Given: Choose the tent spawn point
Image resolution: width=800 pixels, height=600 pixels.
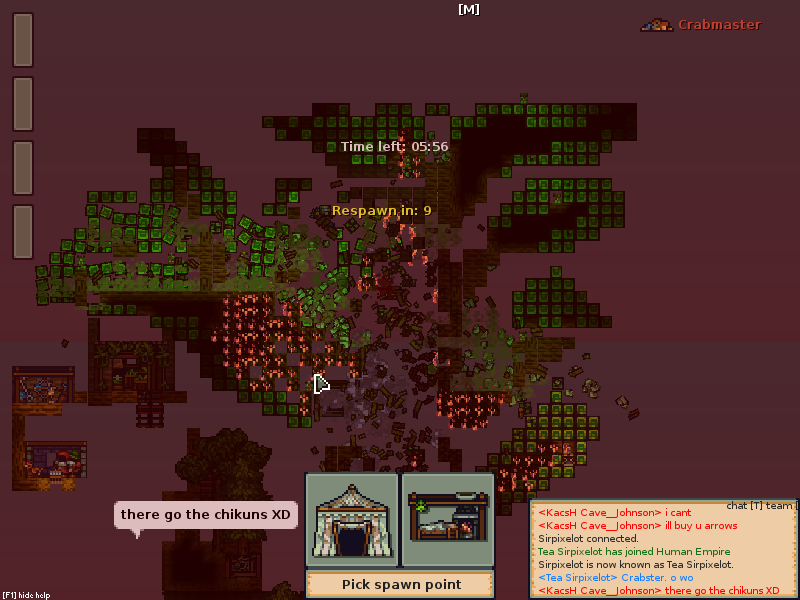Looking at the screenshot, I should (351, 520).
